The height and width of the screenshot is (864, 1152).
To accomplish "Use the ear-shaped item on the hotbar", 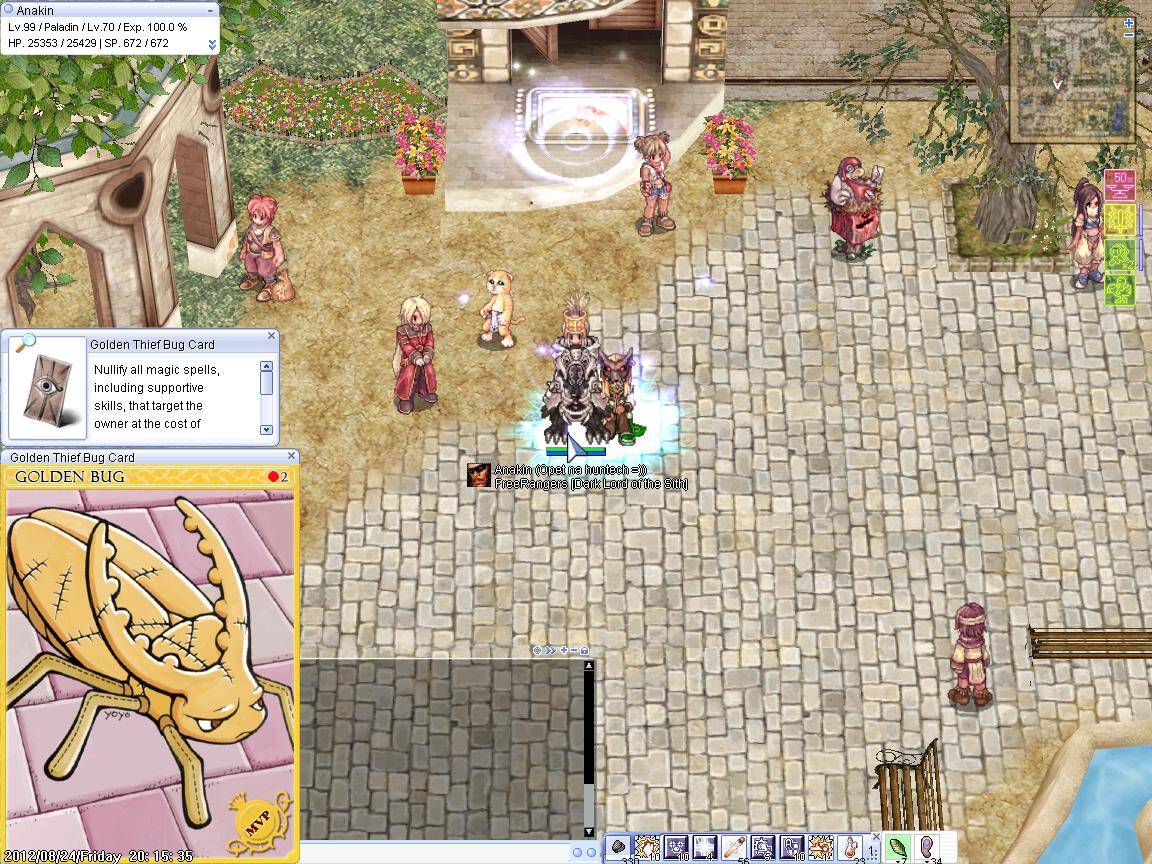I will (x=927, y=846).
